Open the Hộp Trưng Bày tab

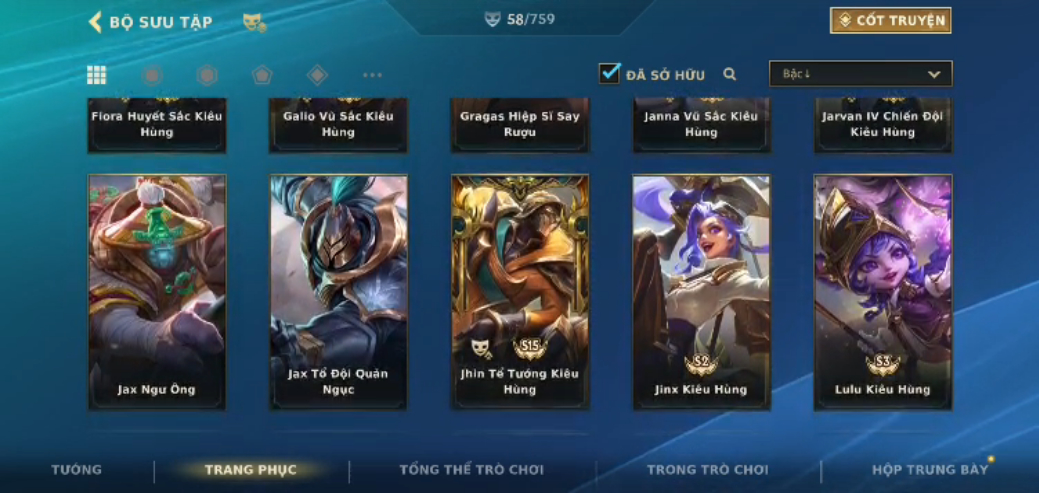tap(929, 470)
